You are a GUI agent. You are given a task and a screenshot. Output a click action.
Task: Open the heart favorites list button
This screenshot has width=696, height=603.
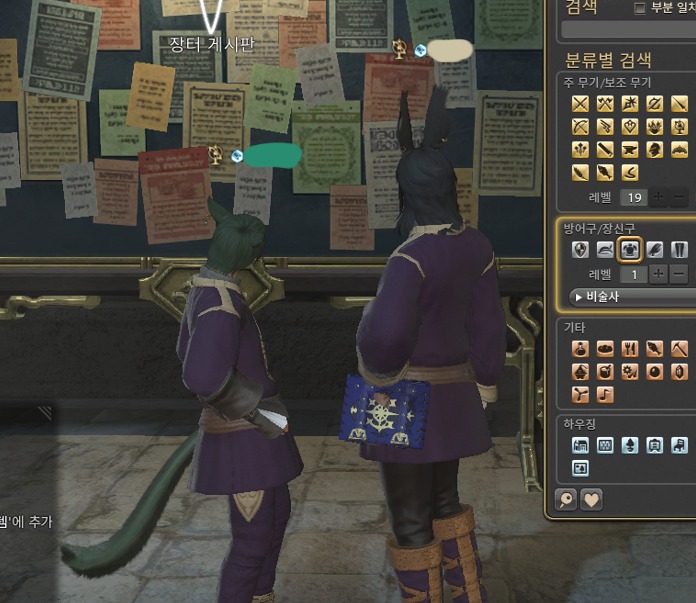pyautogui.click(x=591, y=500)
